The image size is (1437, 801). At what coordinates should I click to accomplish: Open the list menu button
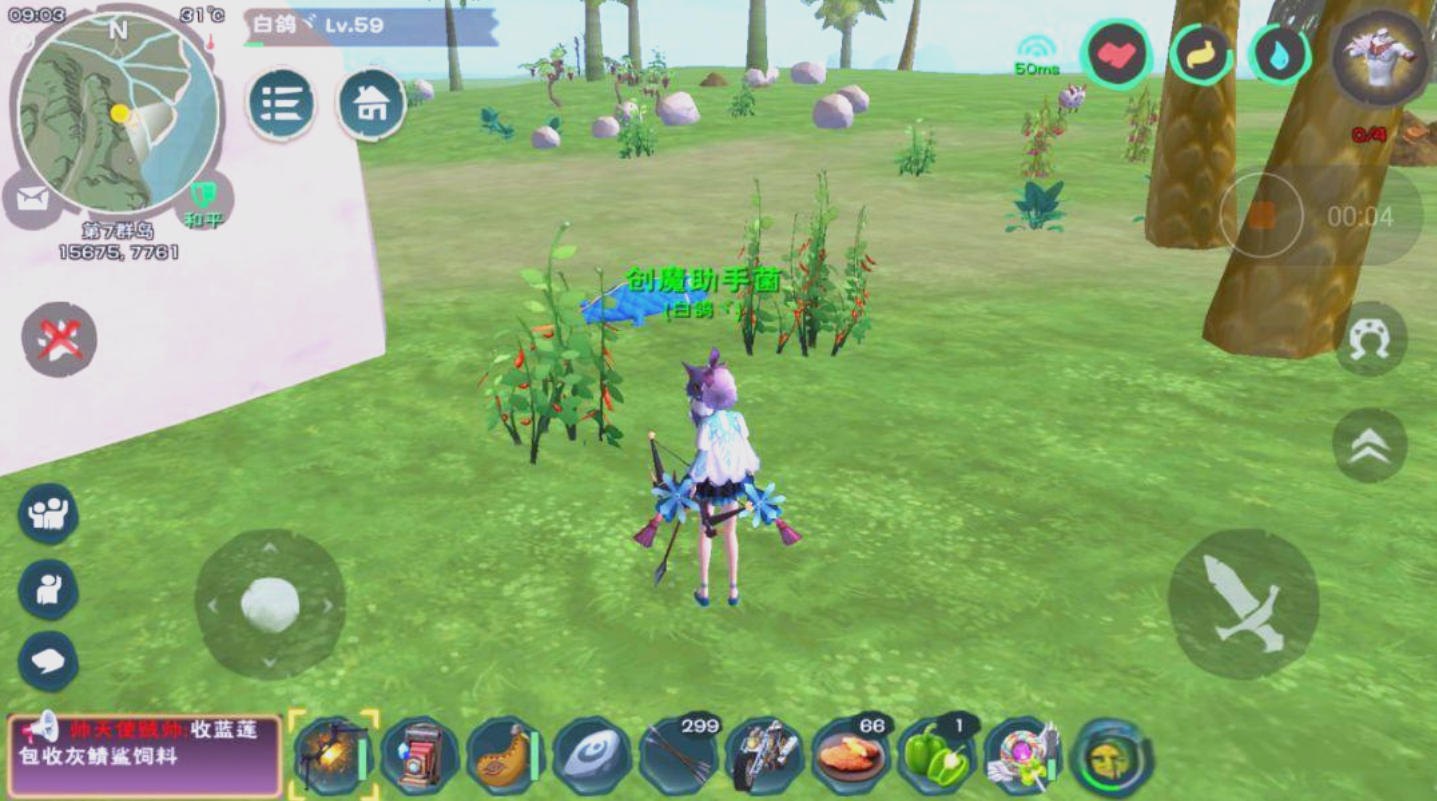(282, 104)
